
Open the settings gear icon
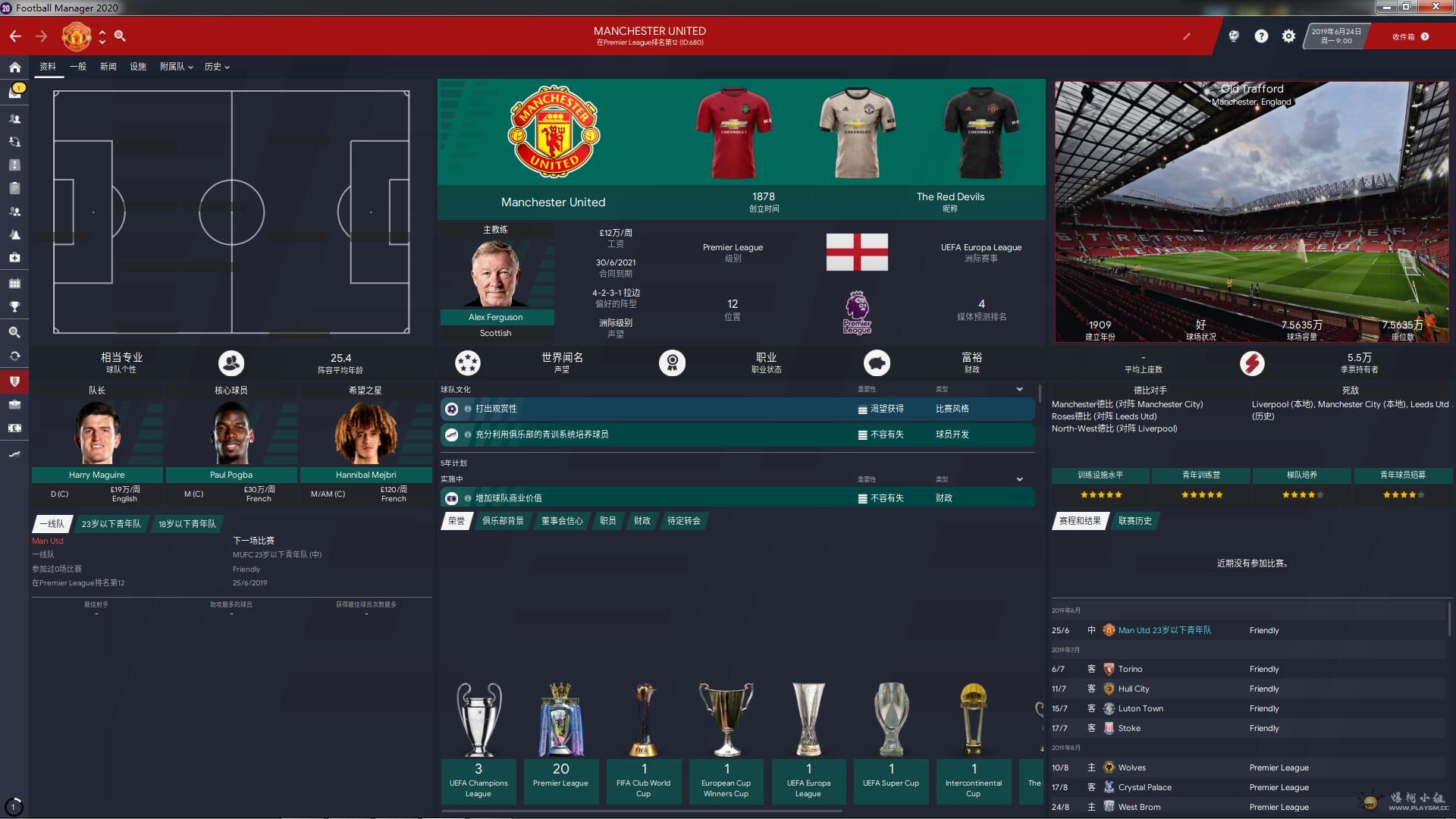coord(1288,36)
